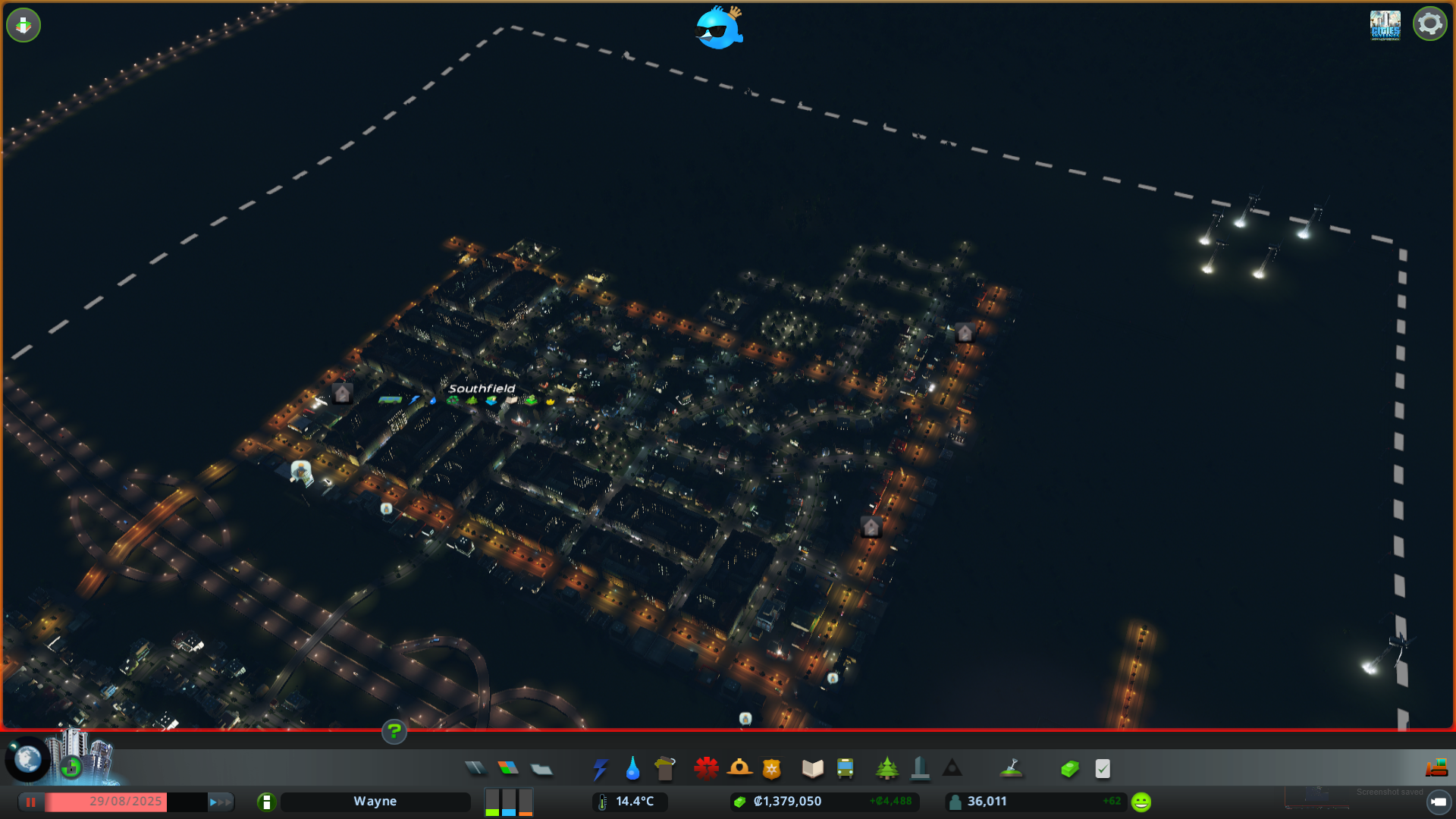Open the Options gear menu
This screenshot has height=819, width=1456.
click(x=1429, y=24)
